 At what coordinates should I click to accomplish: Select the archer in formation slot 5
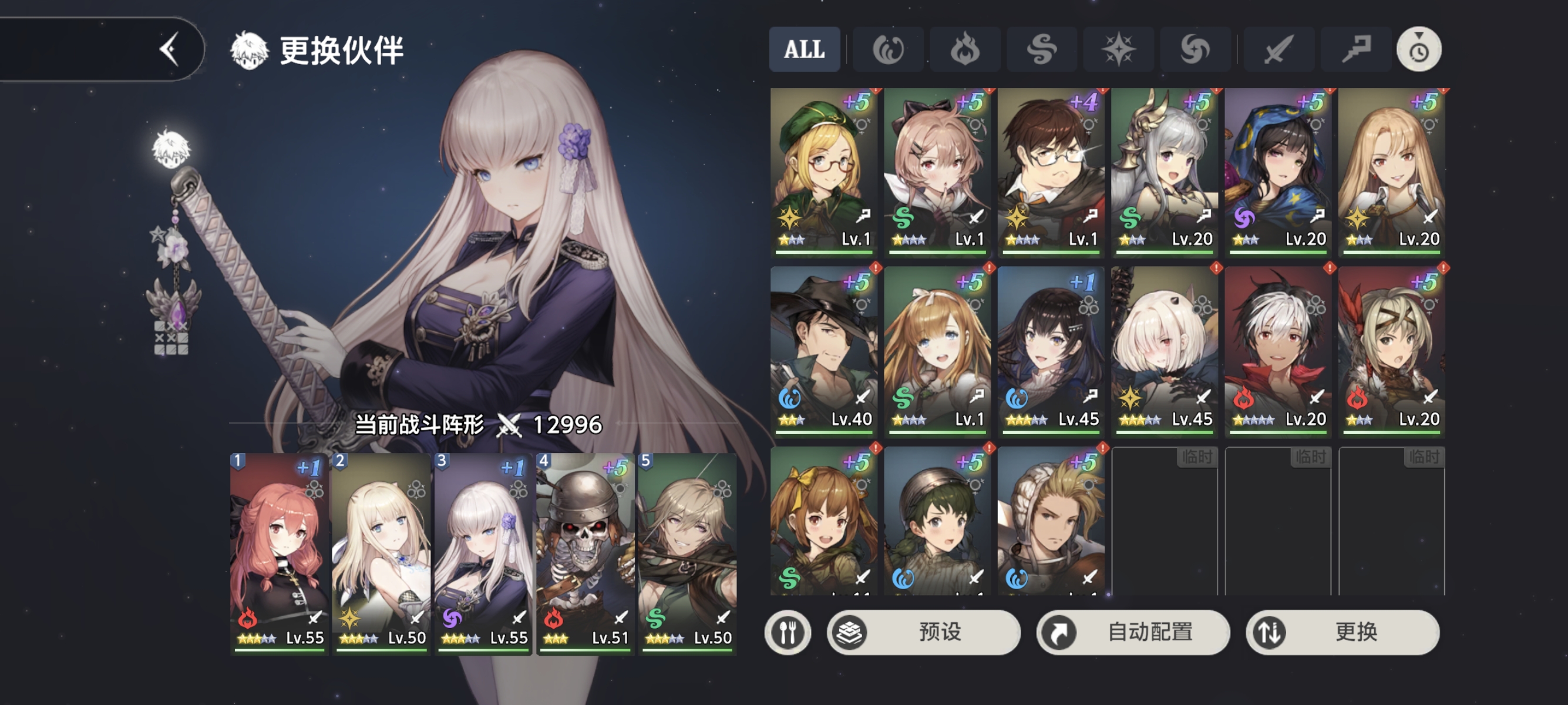[687, 553]
